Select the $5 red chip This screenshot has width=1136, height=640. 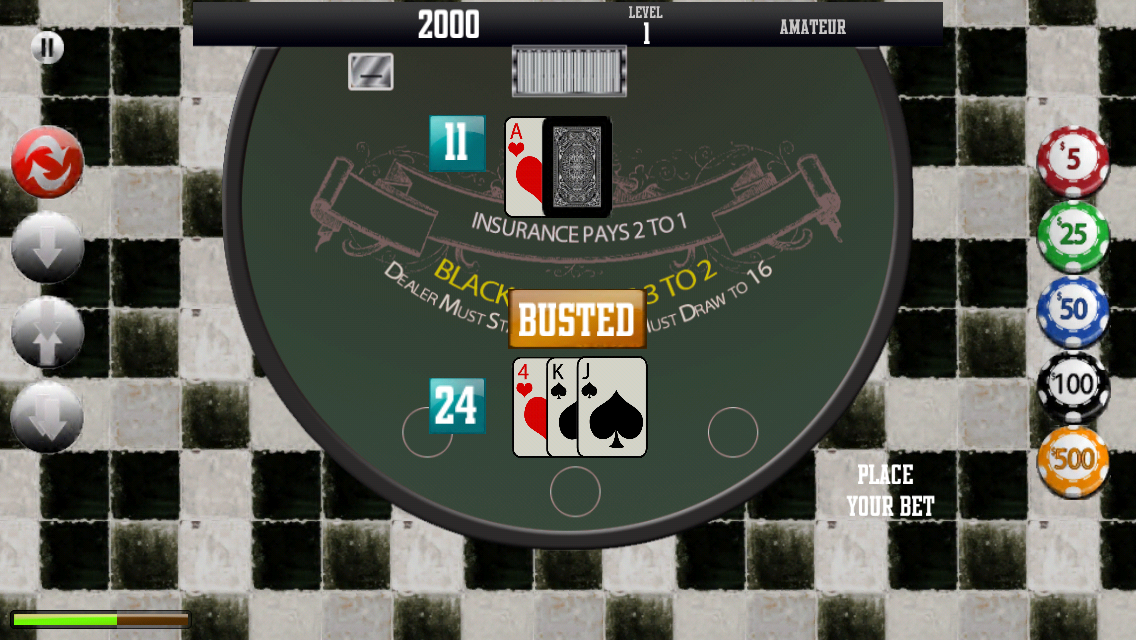coord(1073,160)
